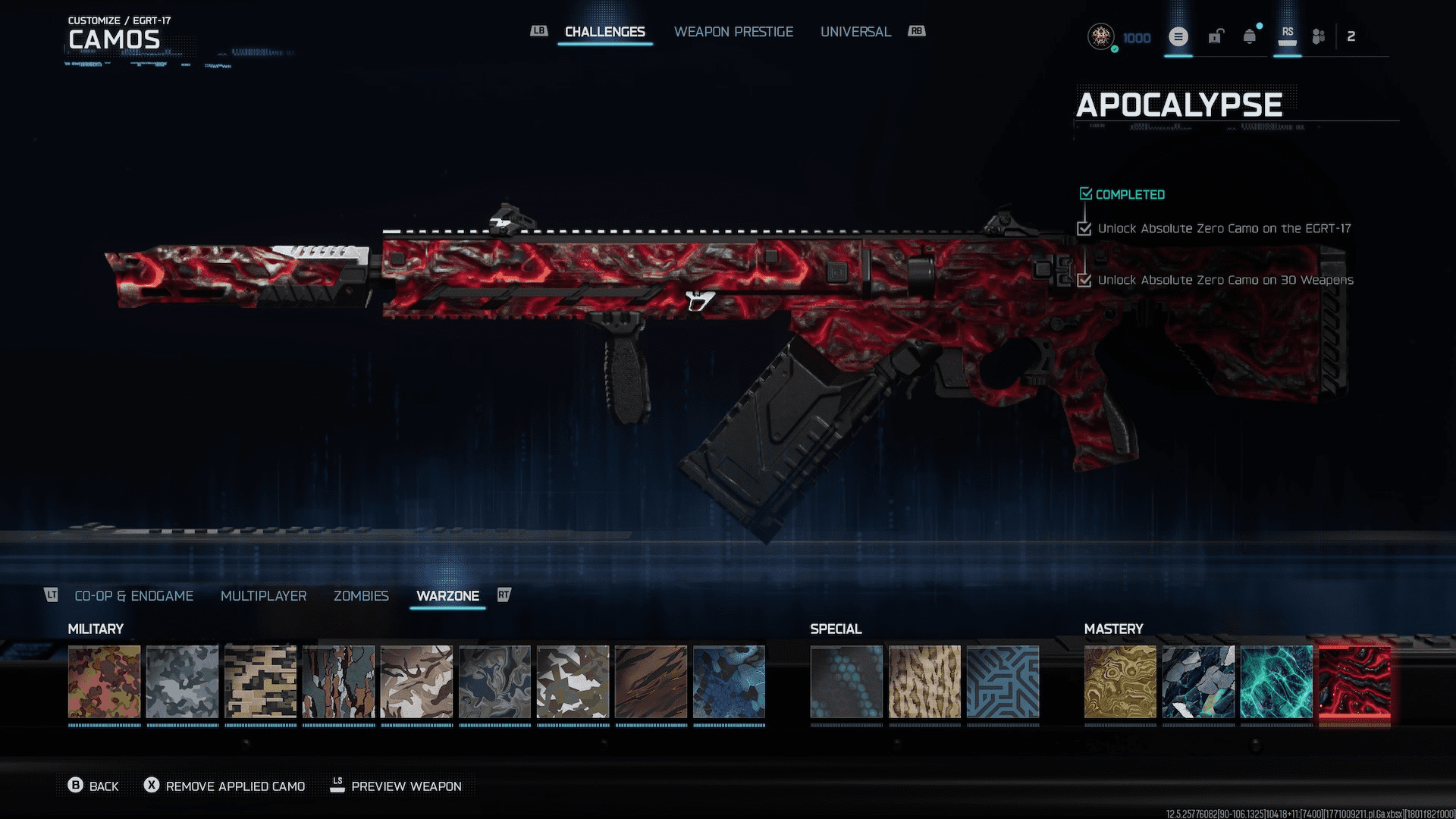Open the Universal camos tab

[x=855, y=32]
